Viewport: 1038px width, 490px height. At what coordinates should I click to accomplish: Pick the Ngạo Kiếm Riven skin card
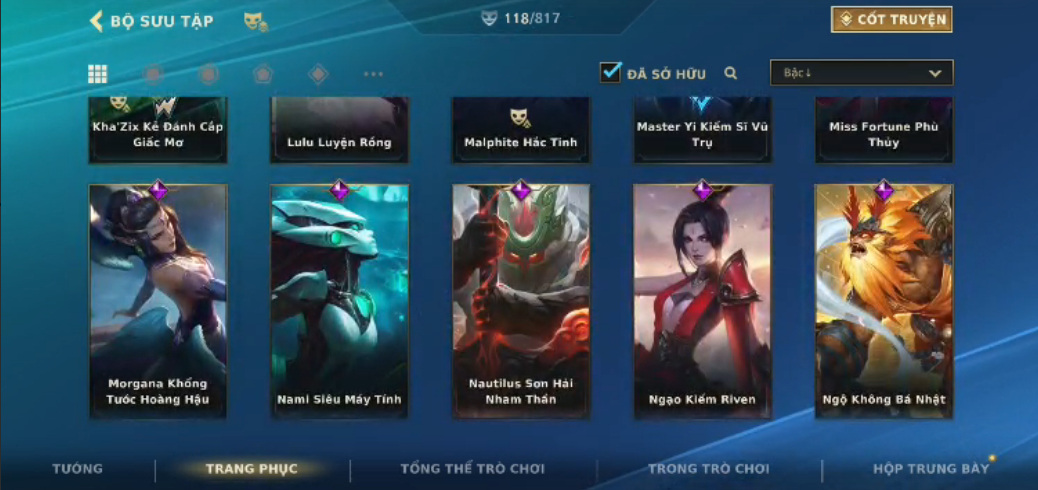702,300
